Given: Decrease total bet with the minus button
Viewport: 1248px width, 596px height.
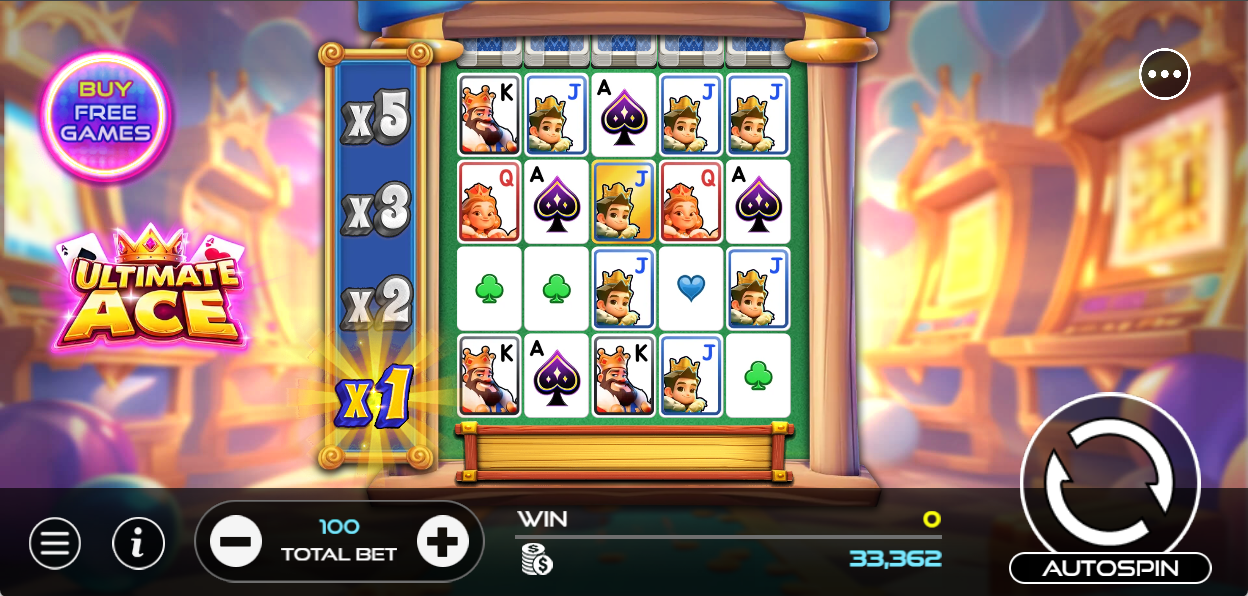Looking at the screenshot, I should (236, 542).
